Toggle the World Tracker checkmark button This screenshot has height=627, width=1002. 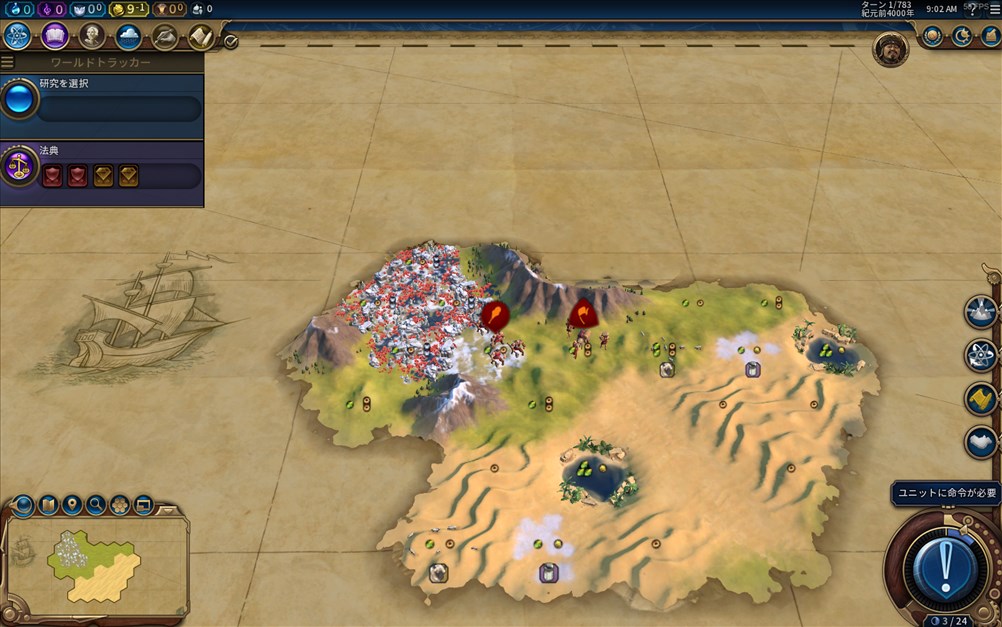tap(231, 42)
